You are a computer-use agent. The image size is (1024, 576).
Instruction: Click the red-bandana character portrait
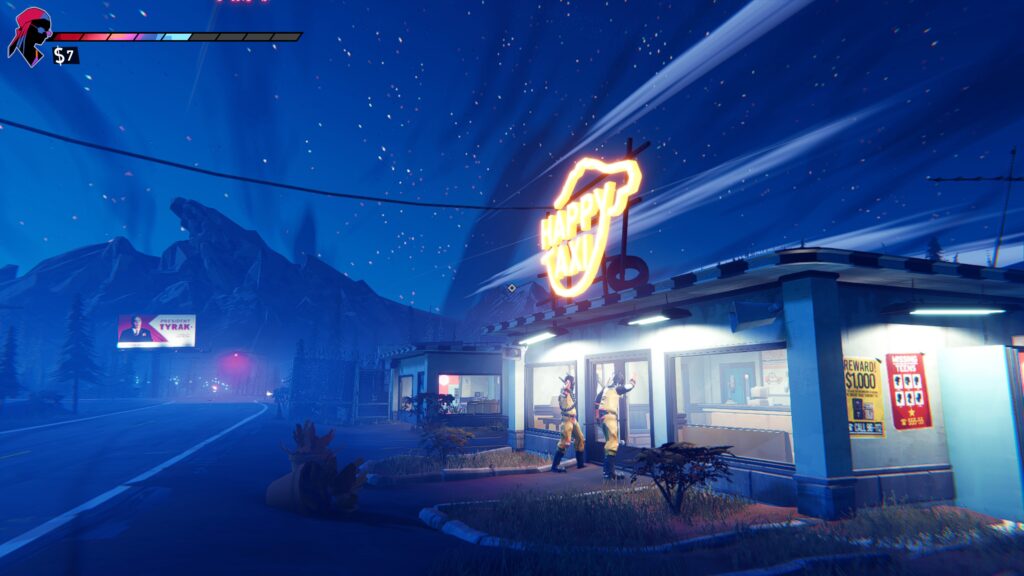29,35
